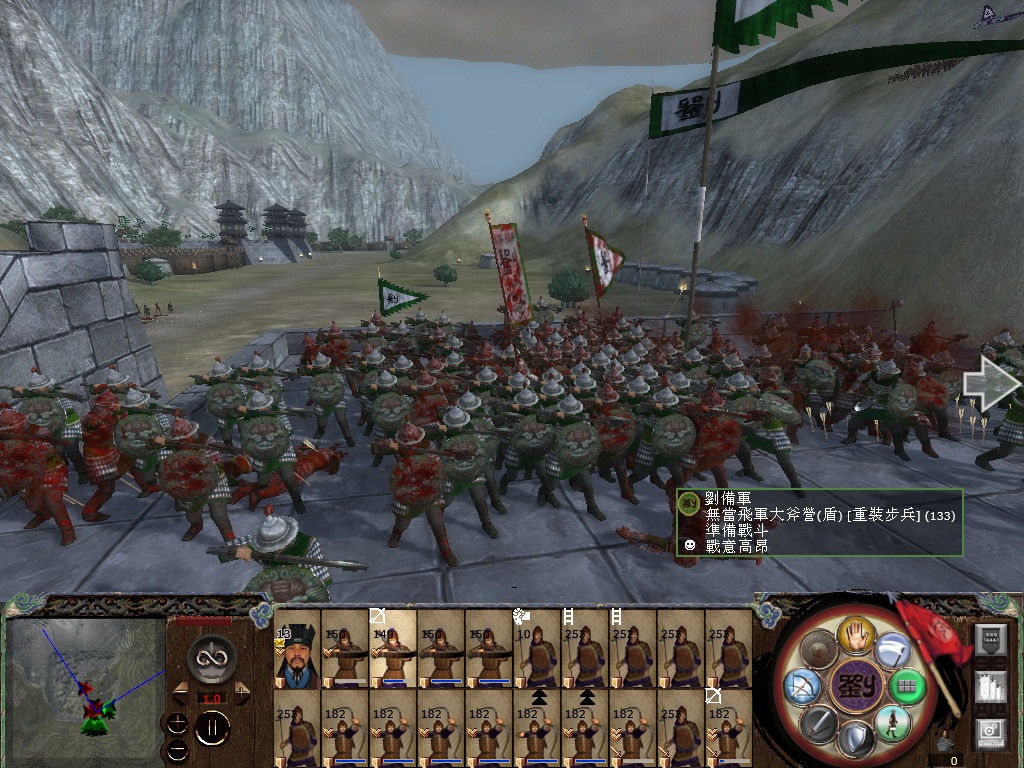Viewport: 1024px width, 768px height.
Task: Decrease battle speed with the minus arrow
Action: (x=180, y=692)
